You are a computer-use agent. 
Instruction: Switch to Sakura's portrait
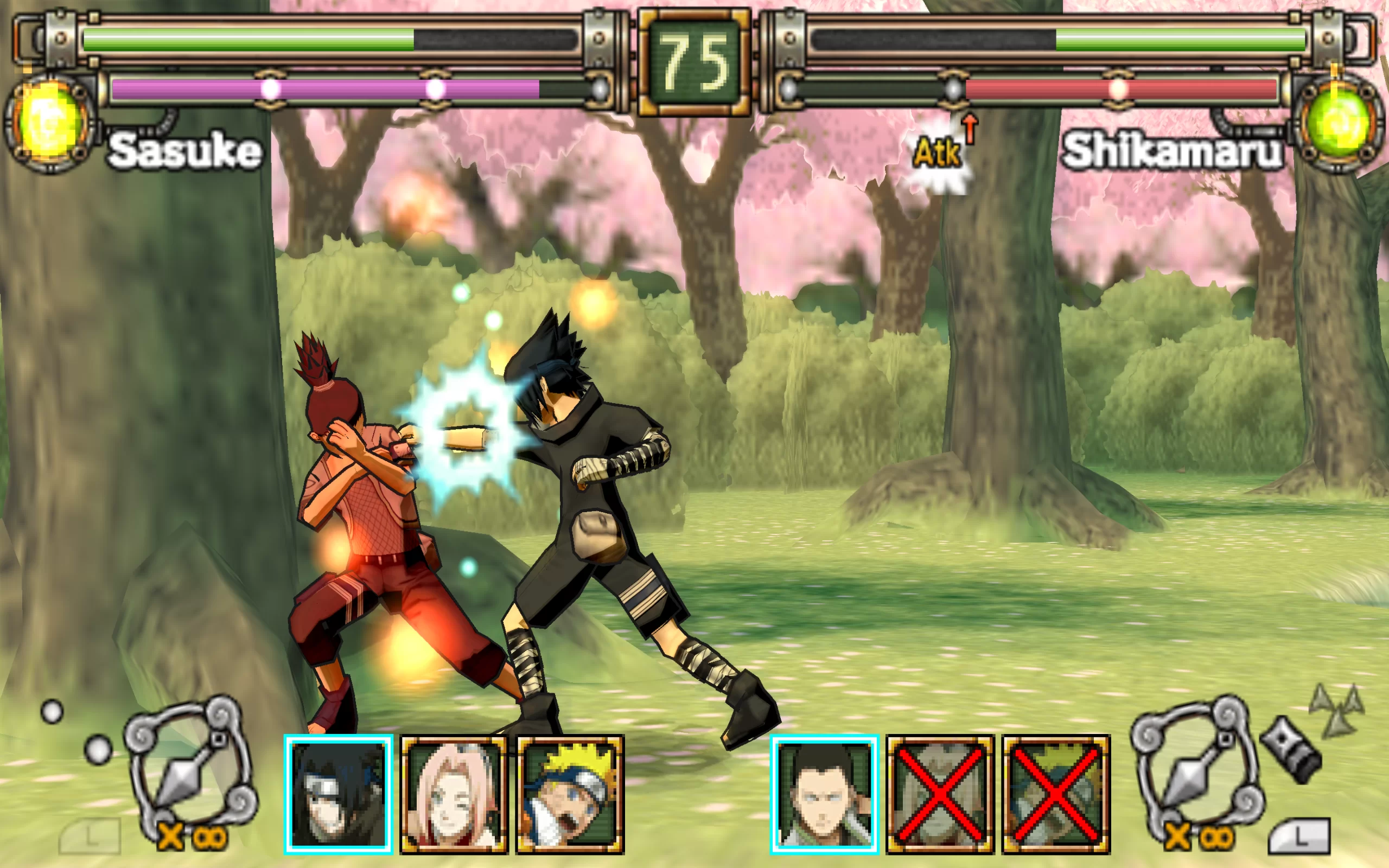click(454, 794)
